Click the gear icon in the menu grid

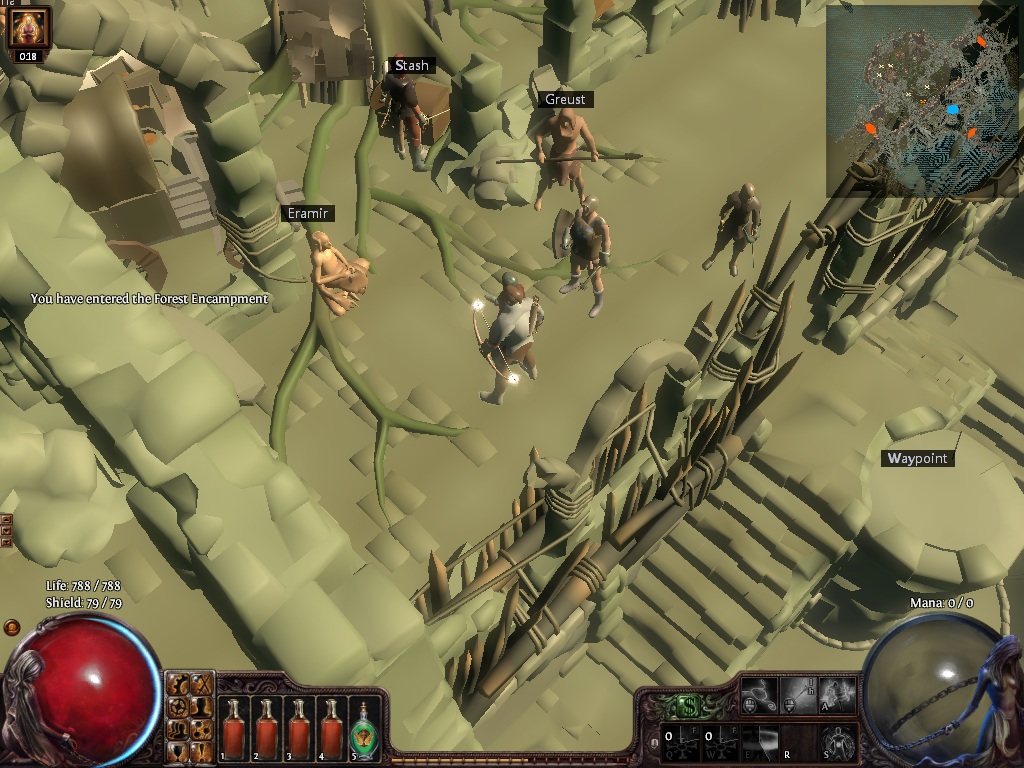pos(179,684)
